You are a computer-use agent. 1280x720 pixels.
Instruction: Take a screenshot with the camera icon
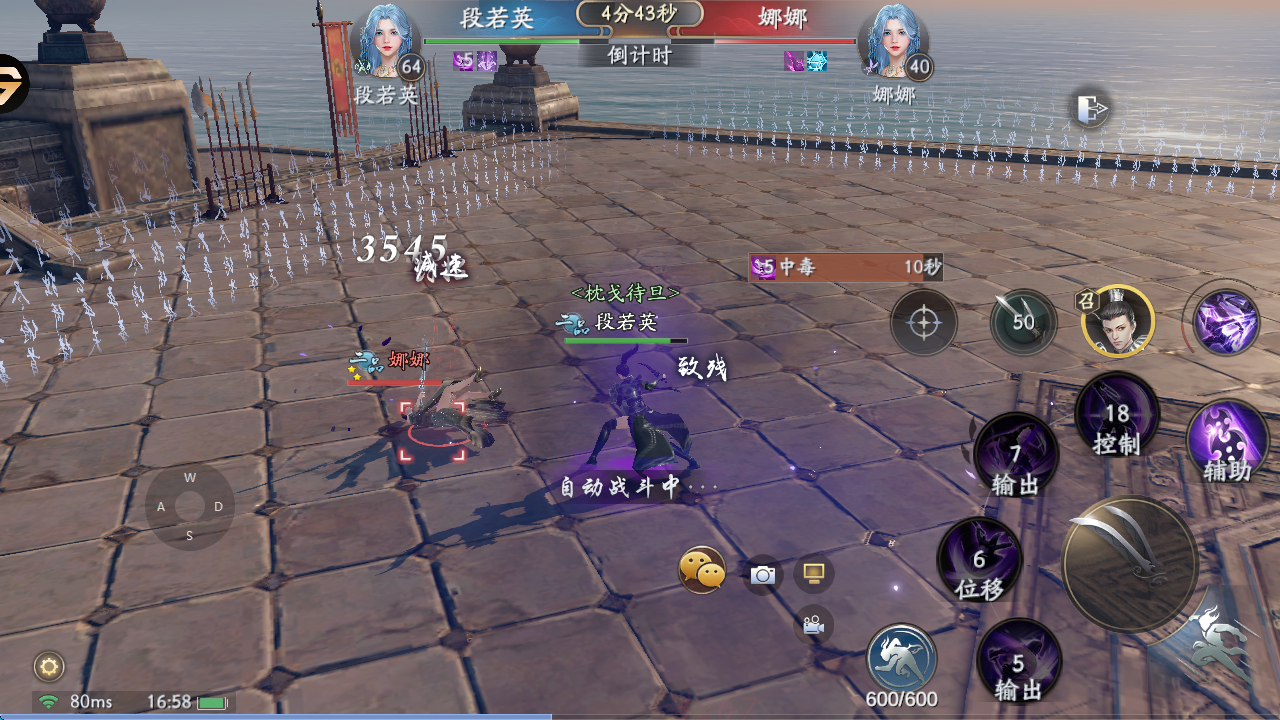click(x=763, y=575)
